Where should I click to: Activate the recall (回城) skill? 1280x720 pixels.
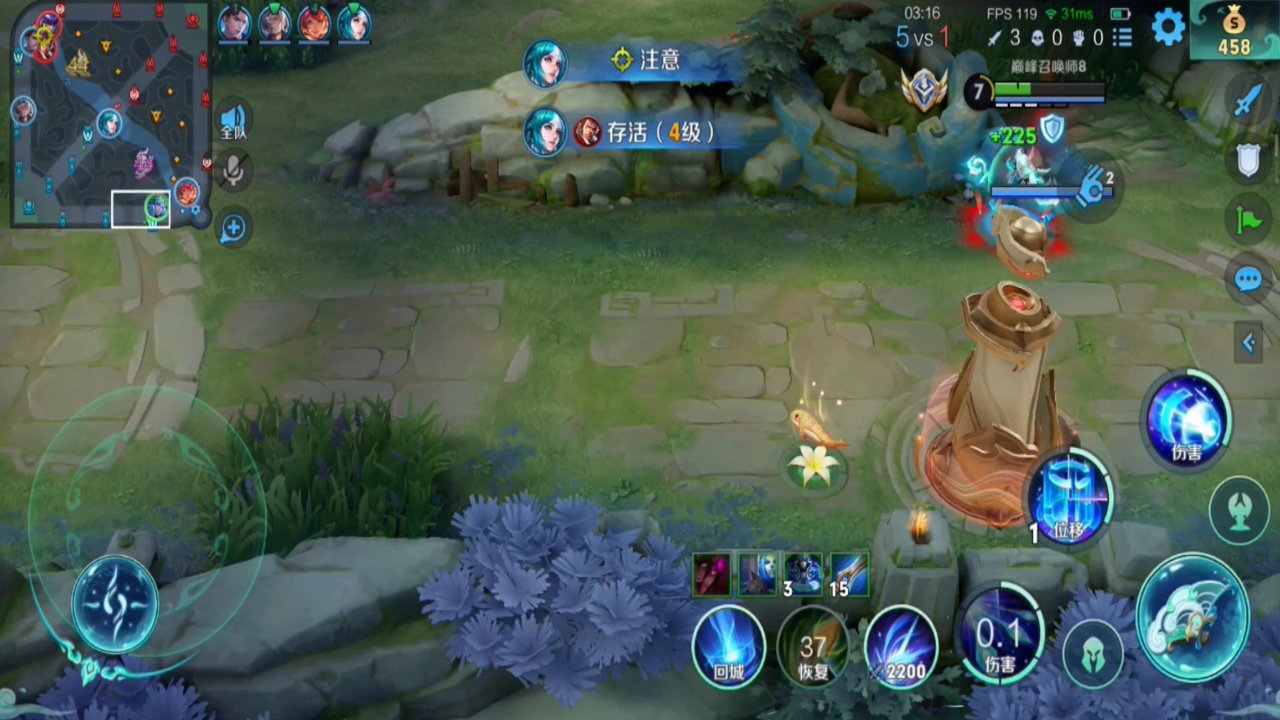point(729,645)
